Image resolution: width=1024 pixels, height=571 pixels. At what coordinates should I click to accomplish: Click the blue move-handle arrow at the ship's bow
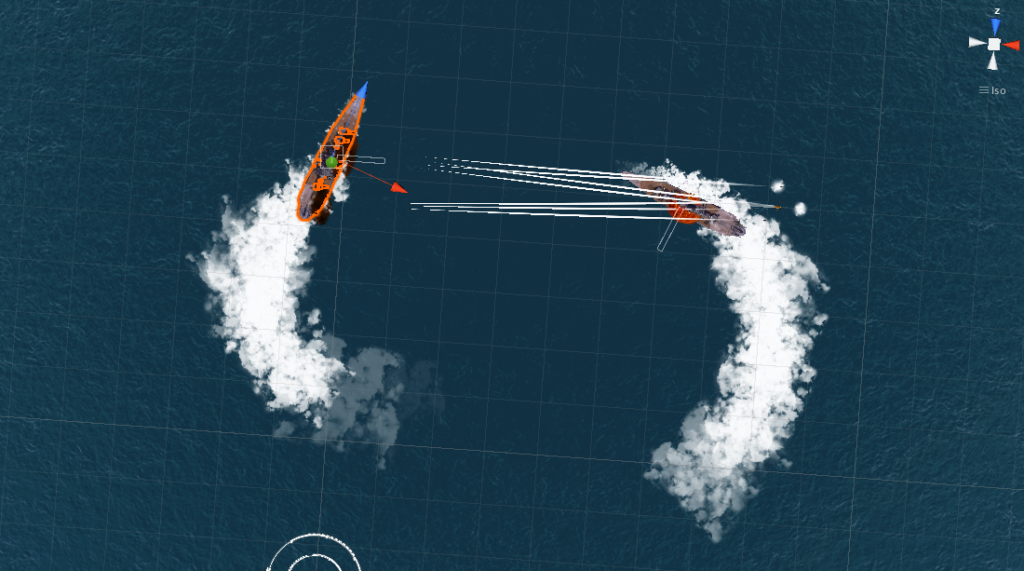click(x=362, y=90)
